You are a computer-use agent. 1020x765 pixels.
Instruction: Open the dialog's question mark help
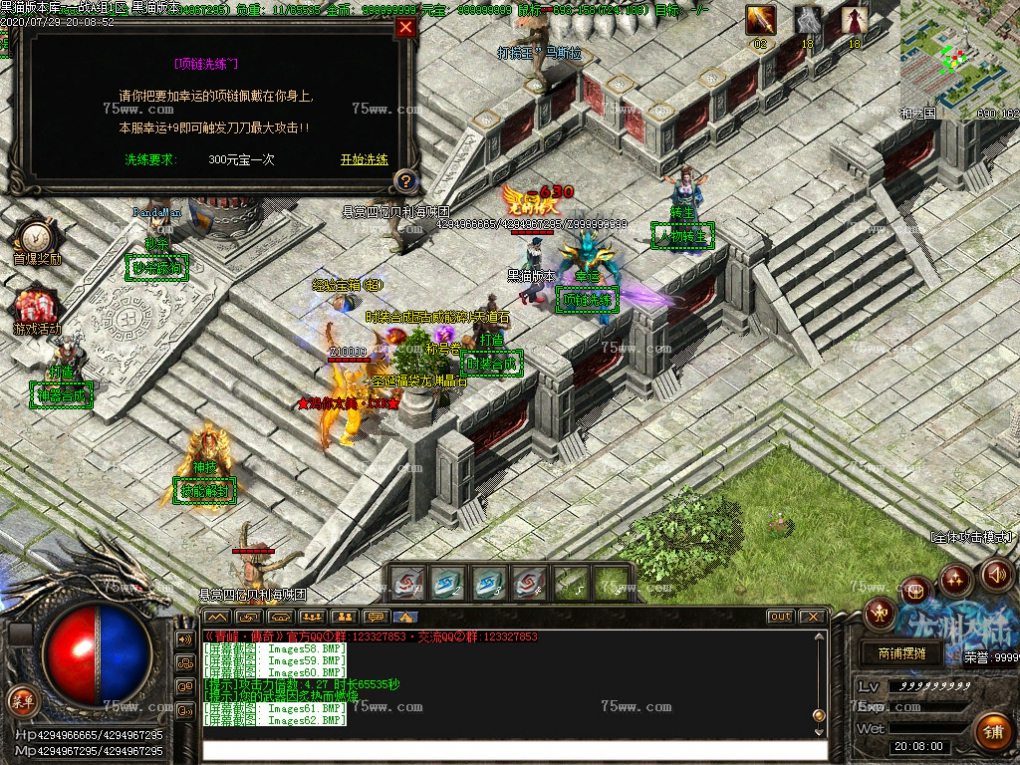(404, 181)
